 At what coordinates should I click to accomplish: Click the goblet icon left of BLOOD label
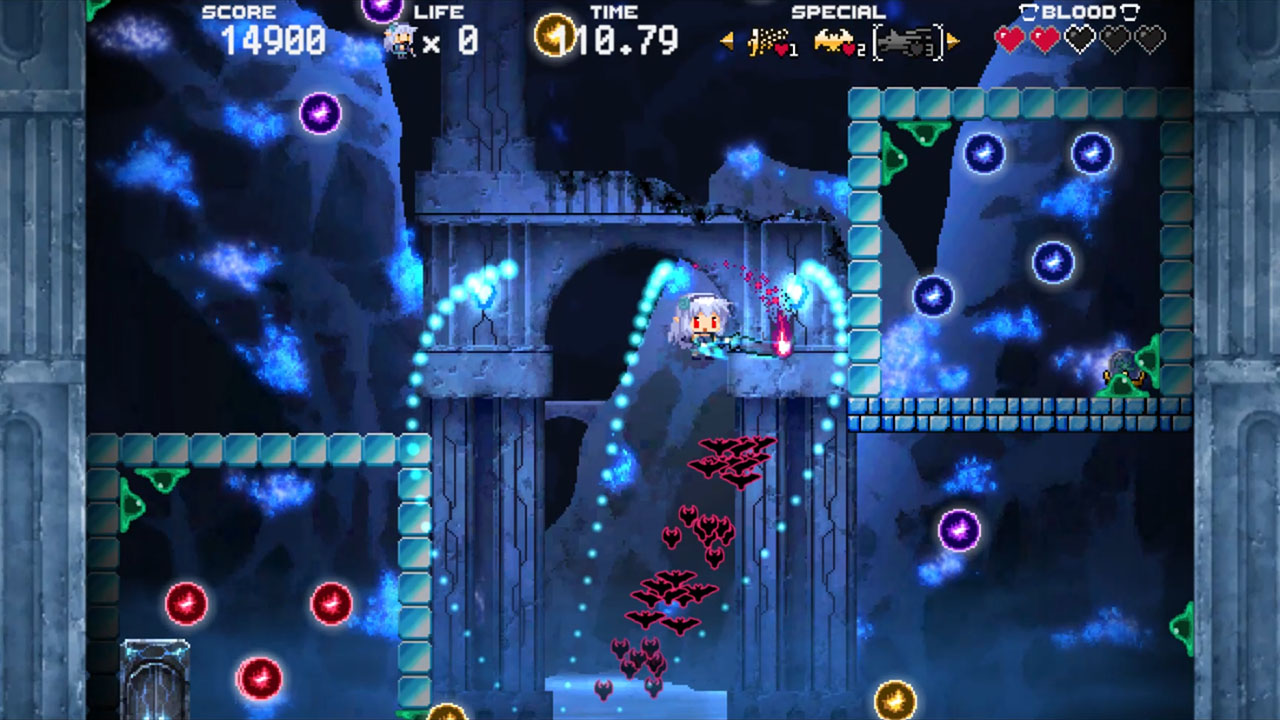1027,11
